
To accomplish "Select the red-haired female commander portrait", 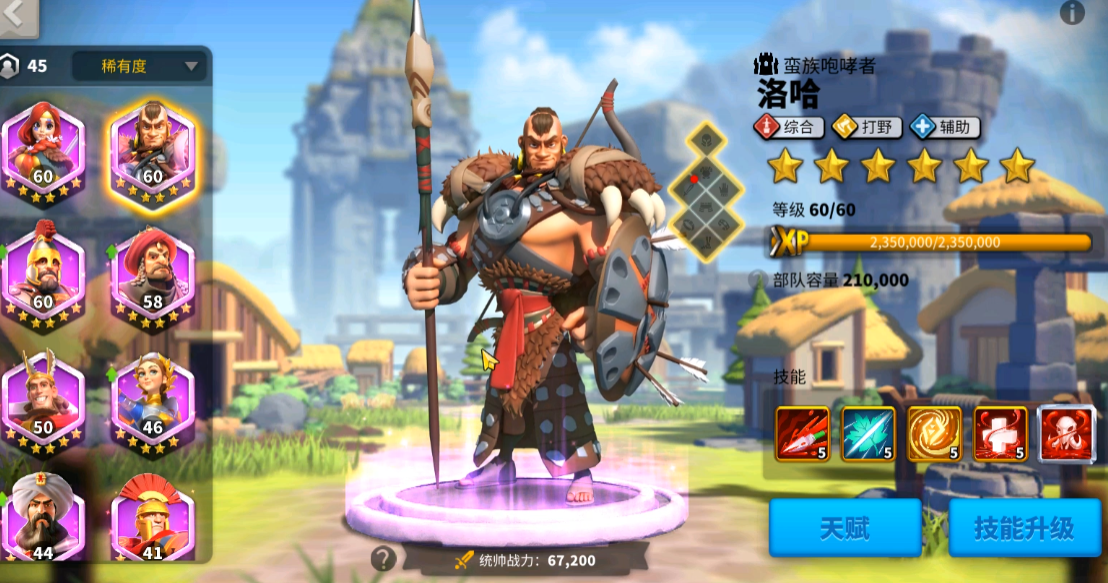I will 43,147.
